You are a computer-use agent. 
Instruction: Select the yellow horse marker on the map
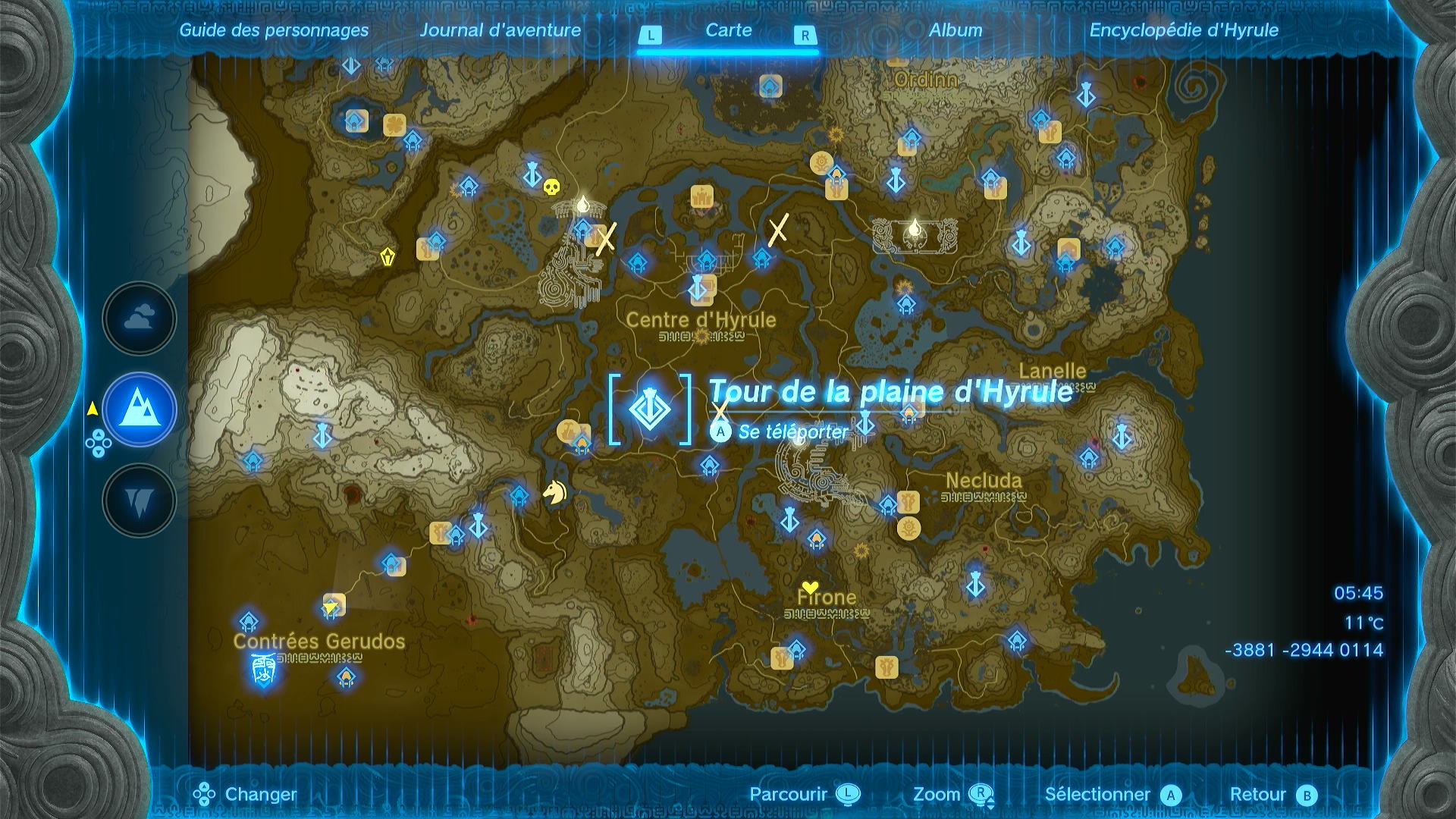pos(554,493)
